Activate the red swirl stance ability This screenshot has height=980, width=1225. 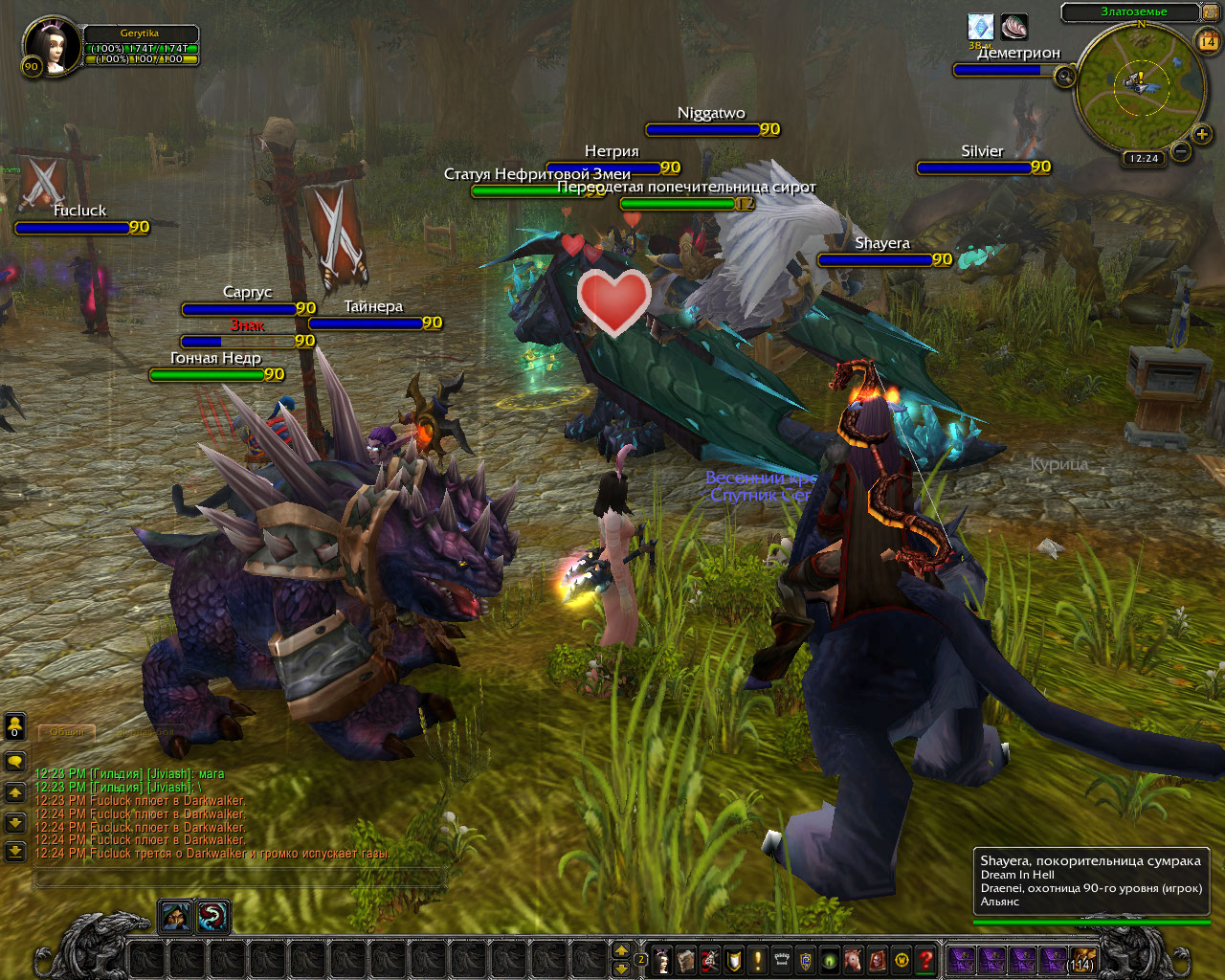212,917
